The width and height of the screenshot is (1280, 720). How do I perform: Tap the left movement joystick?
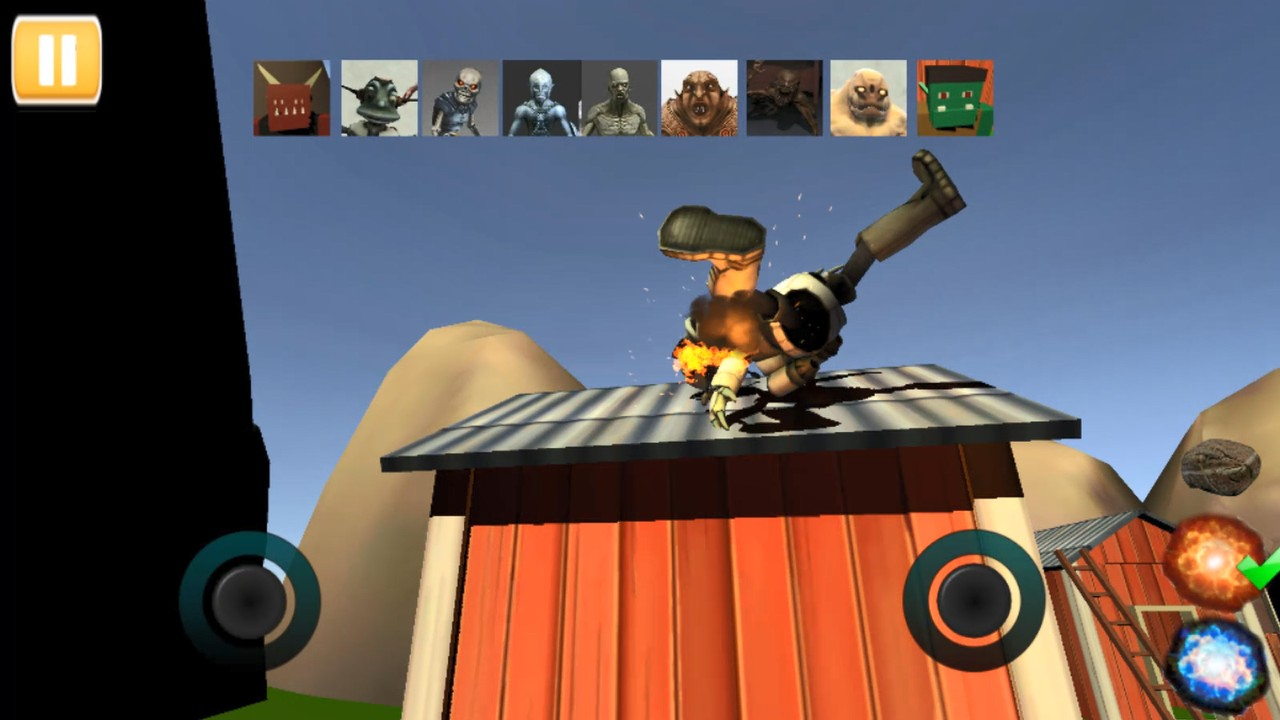coord(248,600)
